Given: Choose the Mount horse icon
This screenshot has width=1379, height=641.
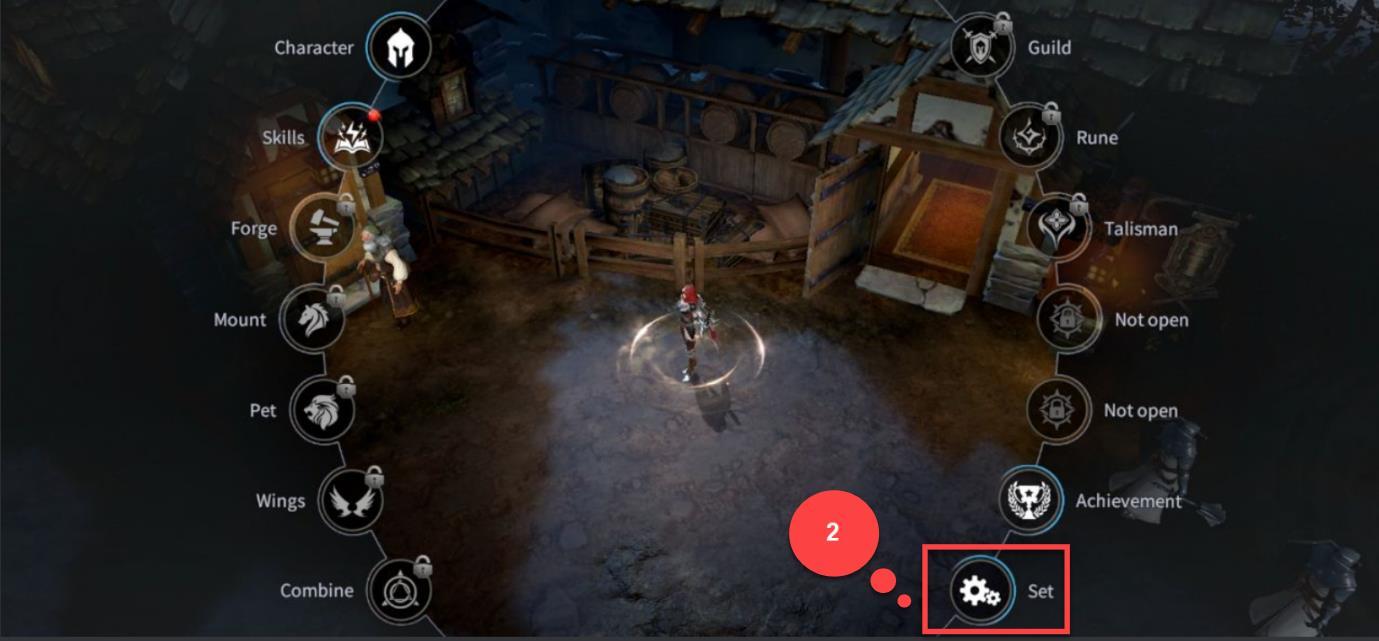Looking at the screenshot, I should point(312,319).
